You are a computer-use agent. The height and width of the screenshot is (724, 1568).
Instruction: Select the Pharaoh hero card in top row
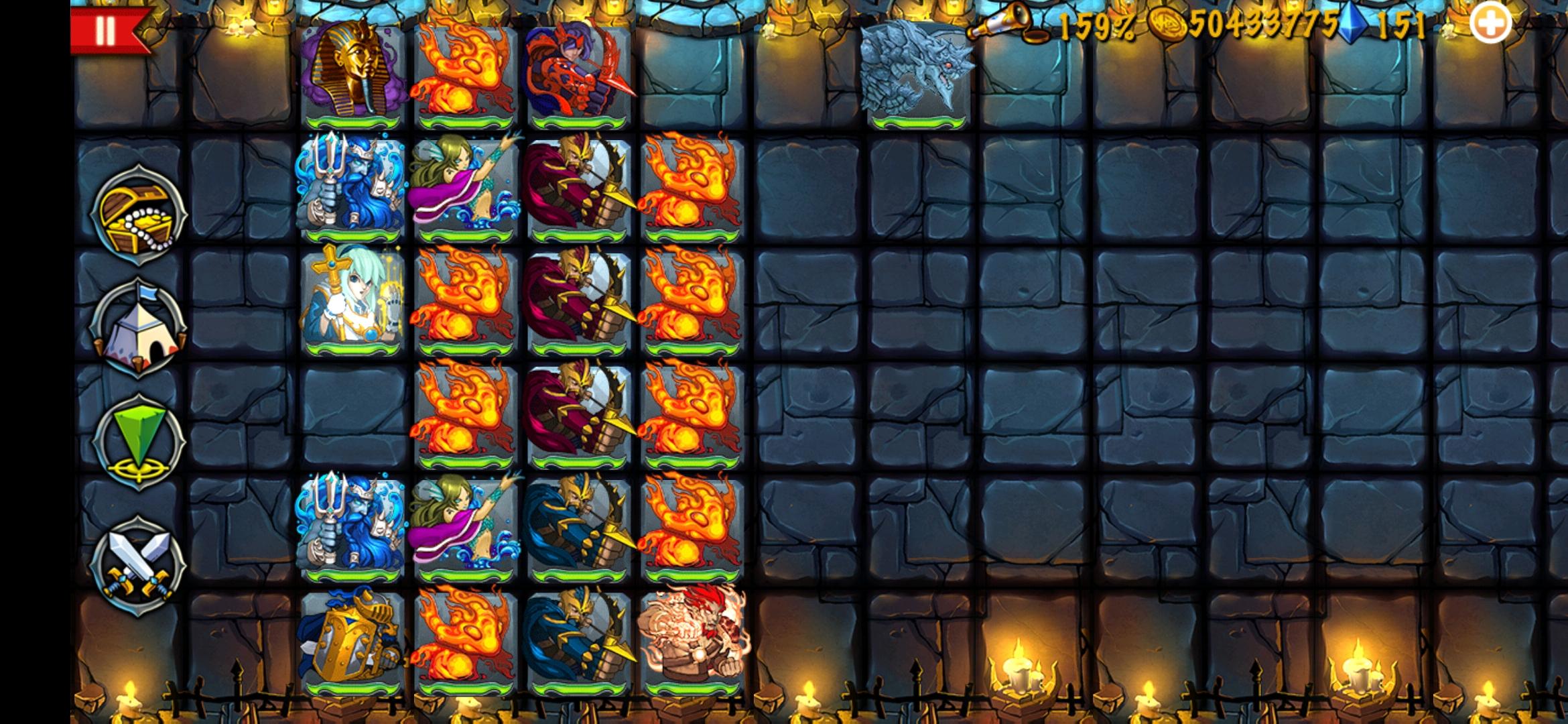(350, 70)
